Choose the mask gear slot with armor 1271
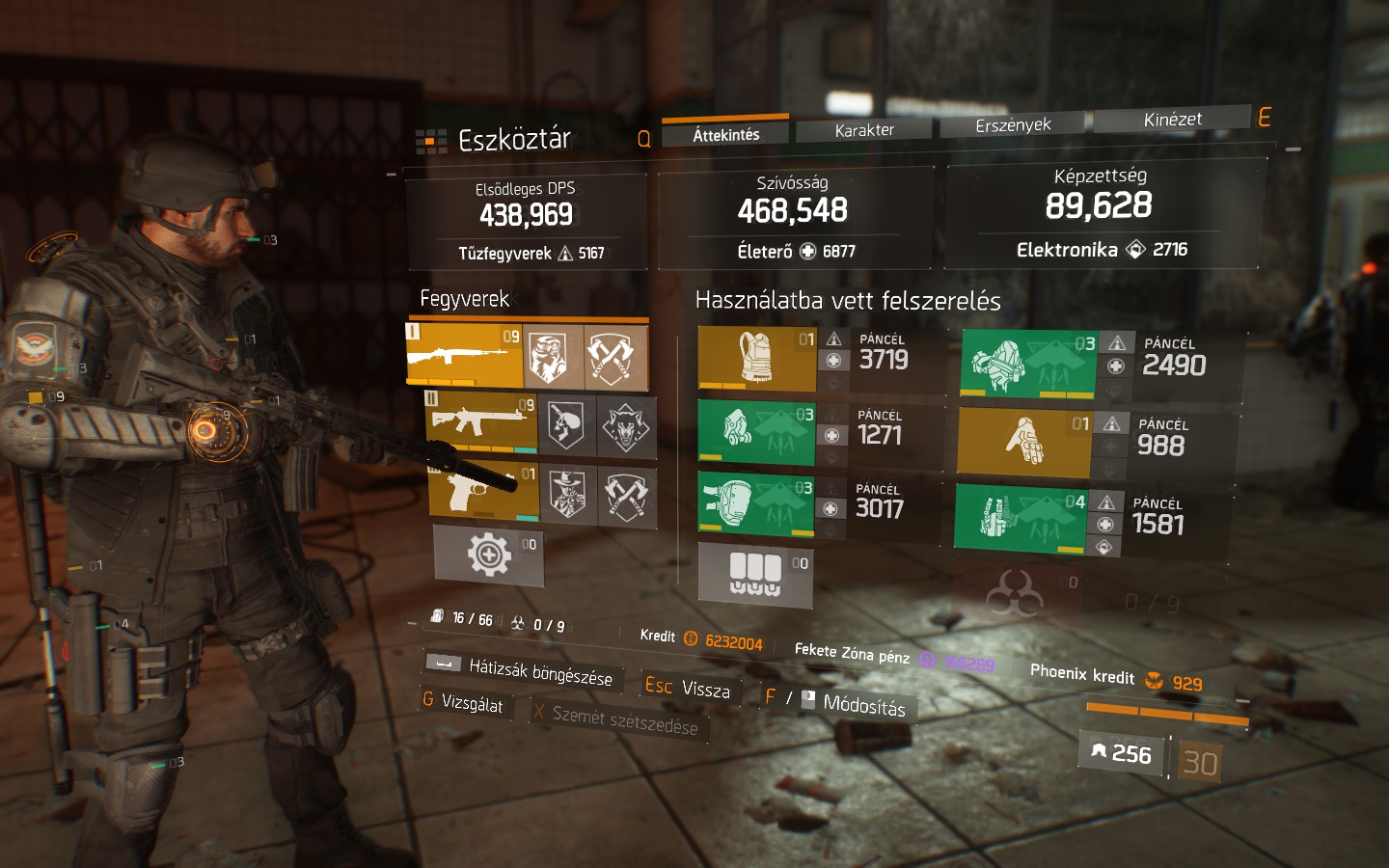This screenshot has width=1389, height=868. pos(756,432)
